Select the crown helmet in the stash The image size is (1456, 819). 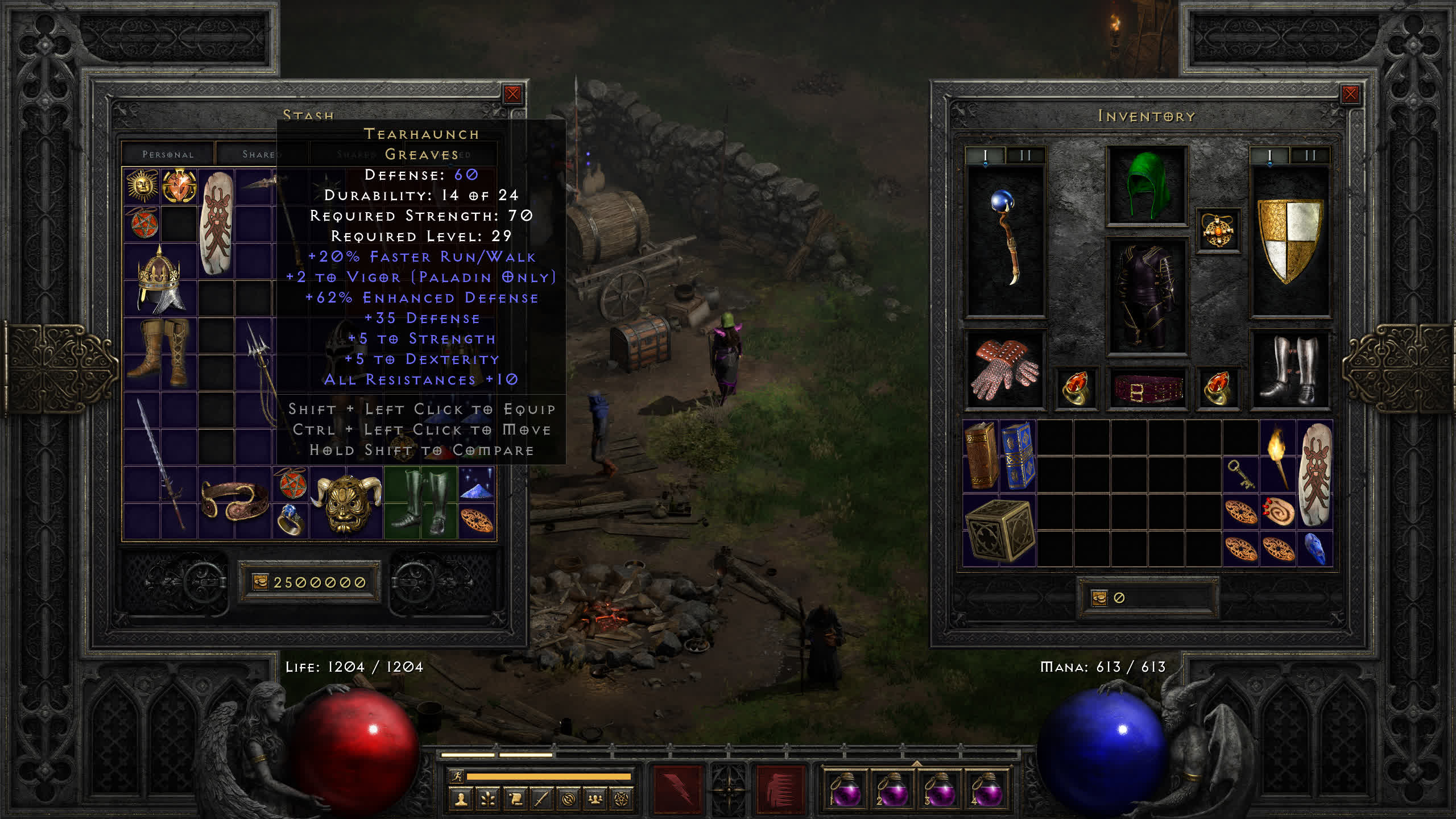tap(160, 280)
